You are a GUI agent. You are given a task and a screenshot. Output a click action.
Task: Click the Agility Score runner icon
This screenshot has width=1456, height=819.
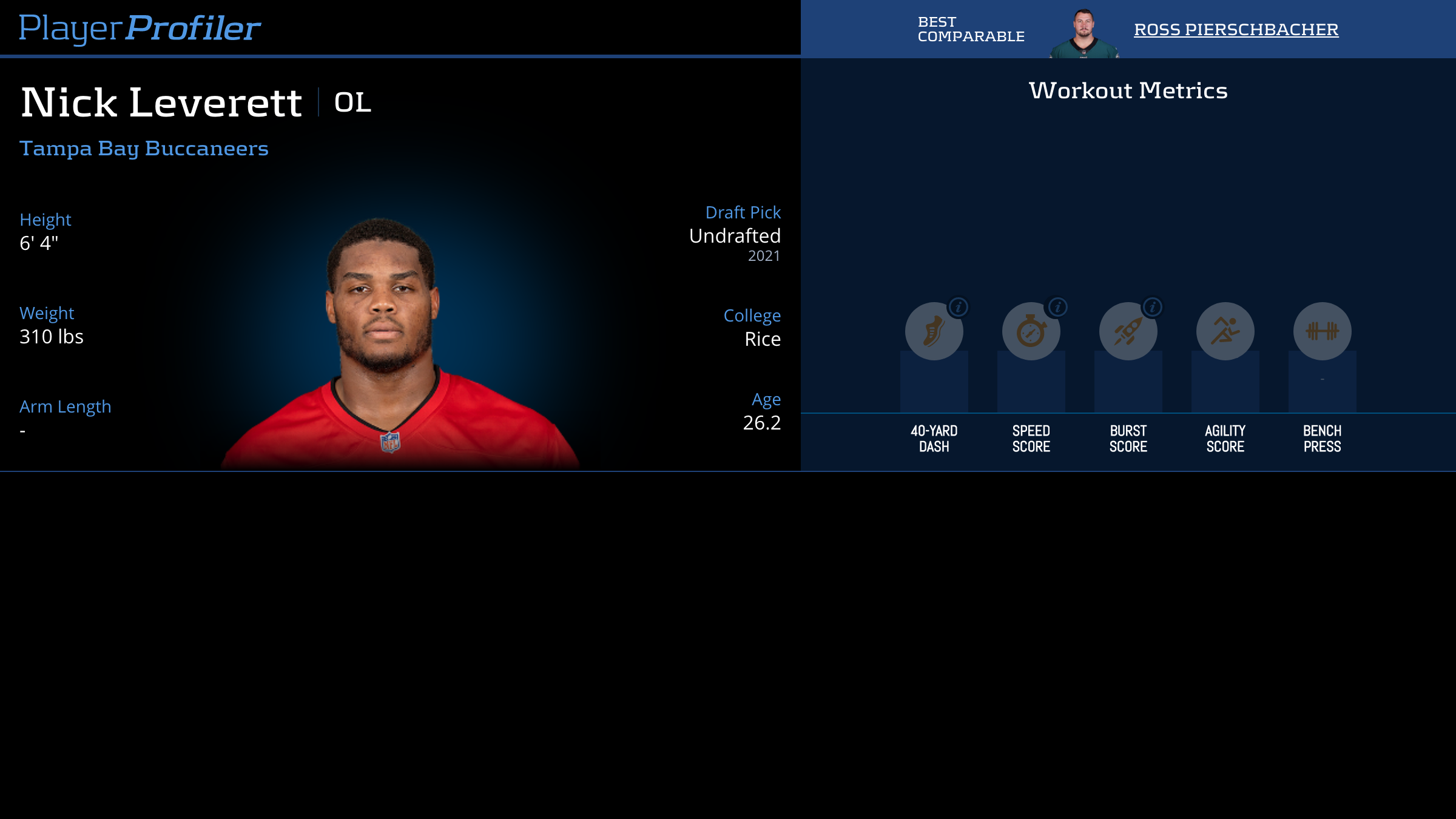click(1225, 331)
